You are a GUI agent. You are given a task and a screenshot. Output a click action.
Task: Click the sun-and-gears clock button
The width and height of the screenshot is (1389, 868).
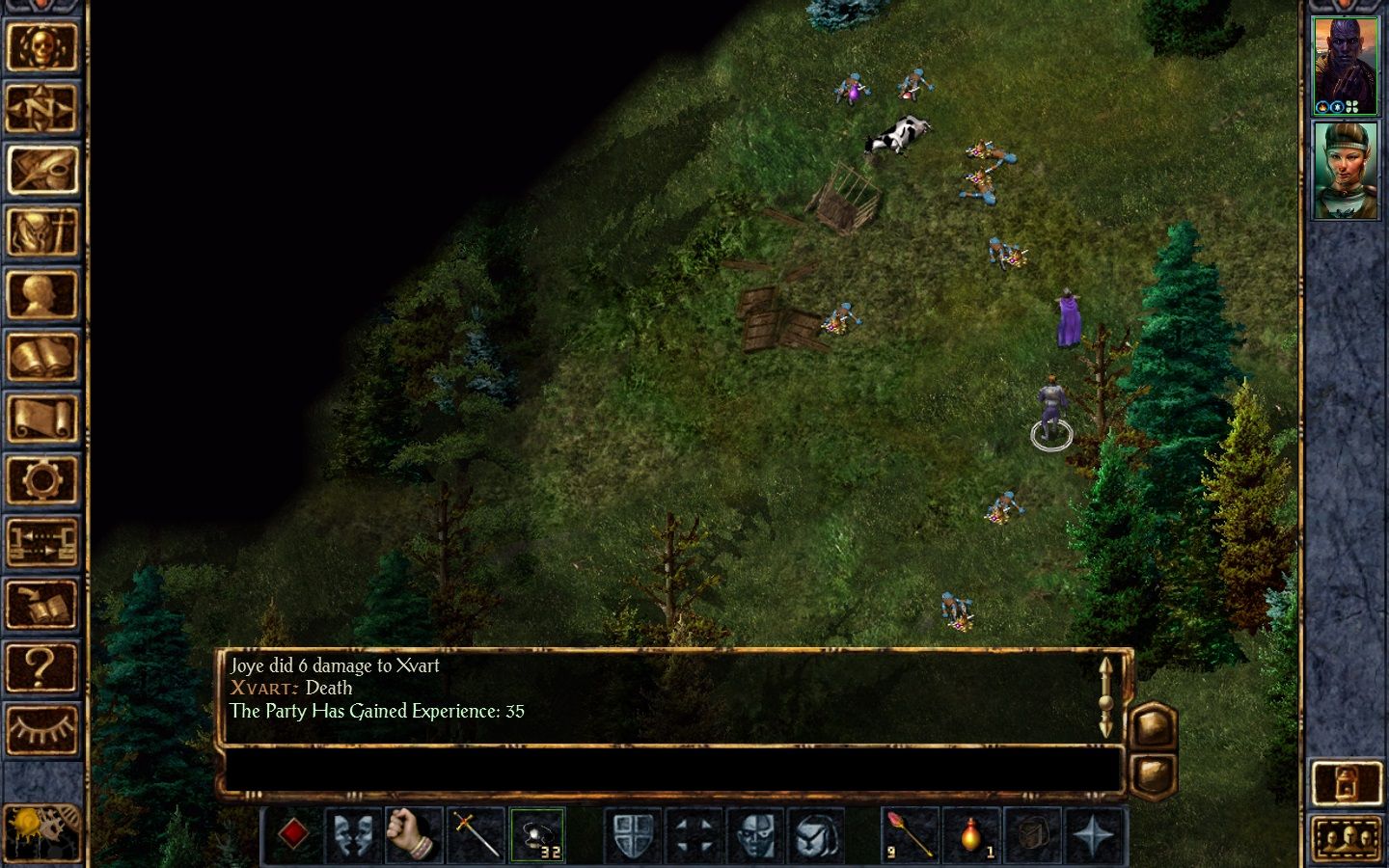(x=41, y=831)
